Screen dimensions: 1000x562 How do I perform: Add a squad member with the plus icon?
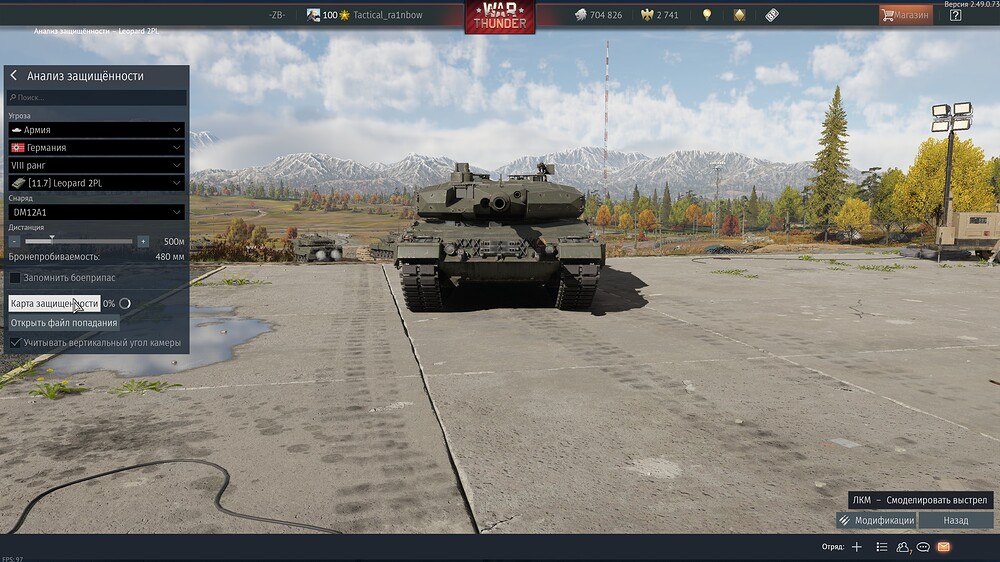[856, 547]
